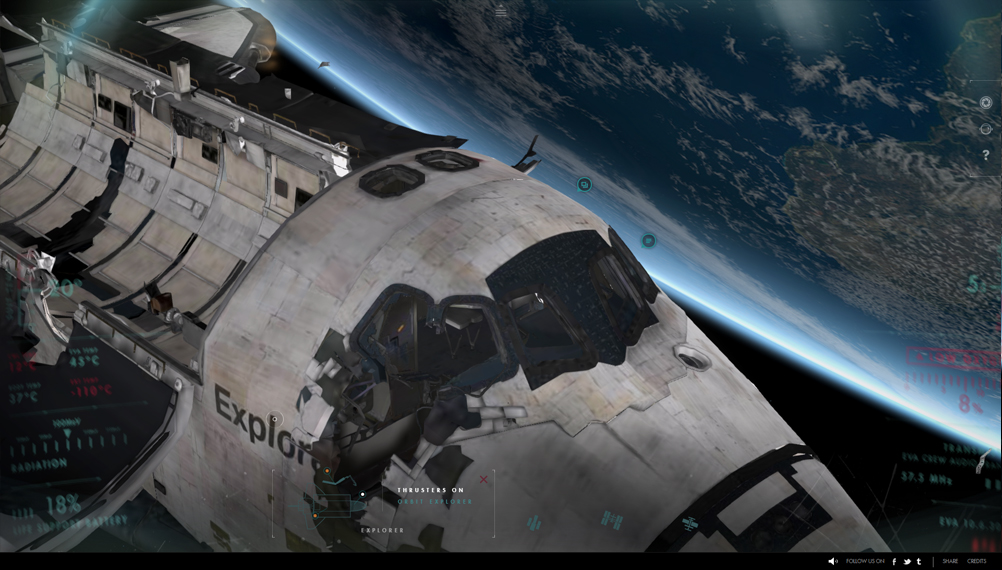Open the Facebook follow link

[894, 561]
